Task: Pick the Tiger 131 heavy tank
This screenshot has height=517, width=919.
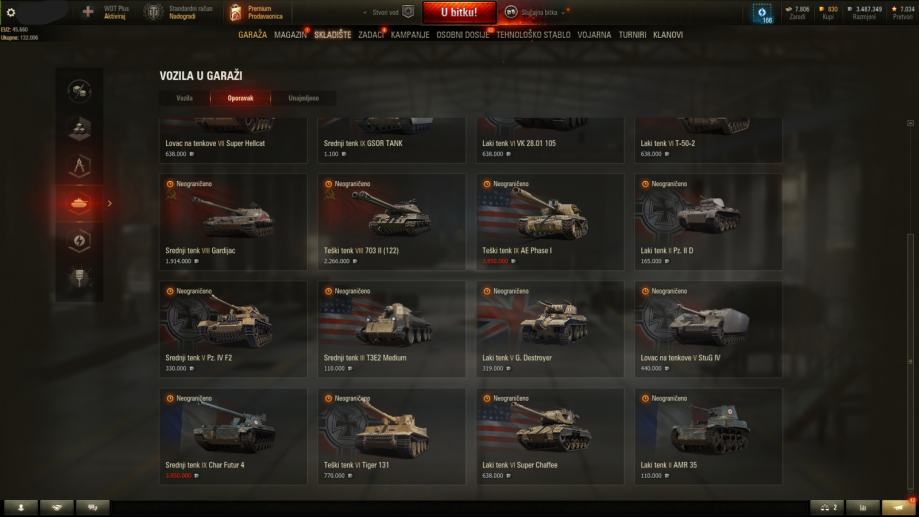Action: point(391,436)
